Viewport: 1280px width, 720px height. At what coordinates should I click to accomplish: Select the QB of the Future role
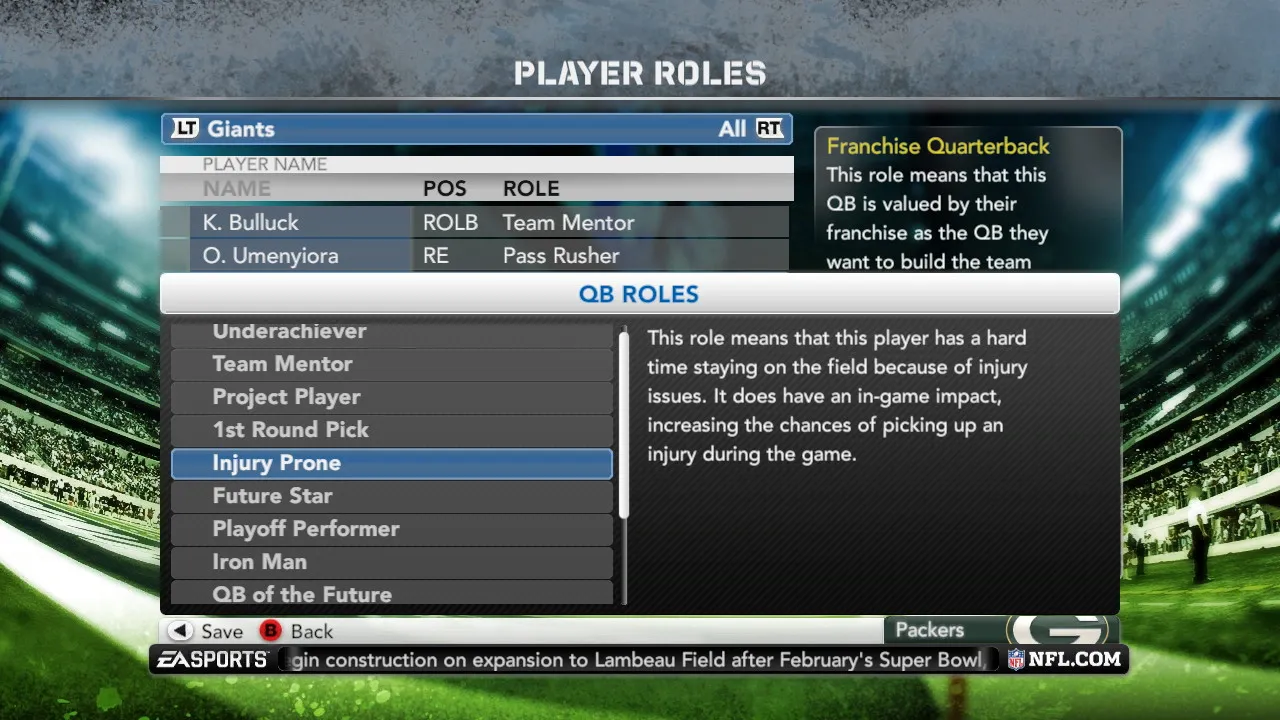click(391, 593)
